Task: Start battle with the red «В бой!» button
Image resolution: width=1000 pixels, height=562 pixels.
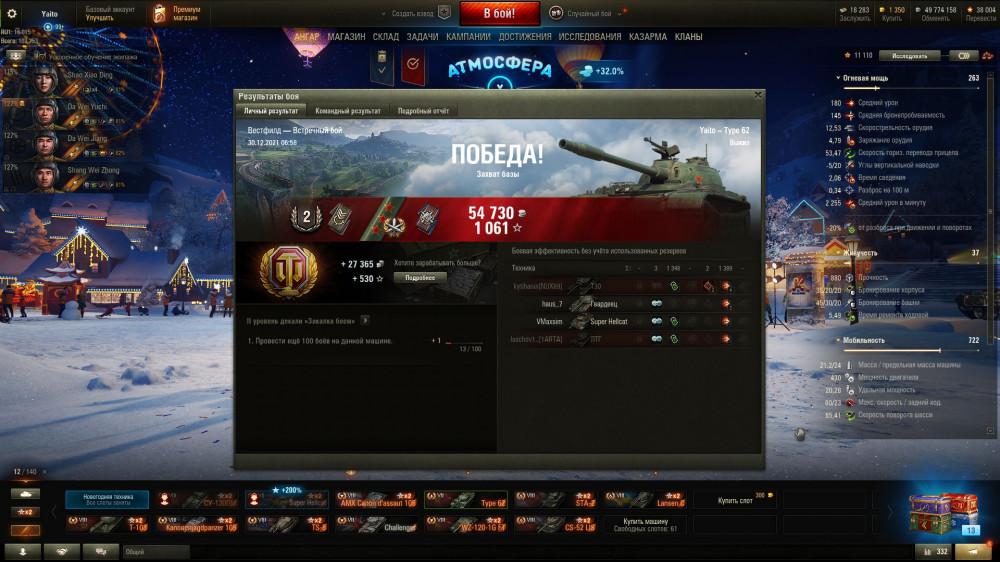Action: [x=499, y=13]
